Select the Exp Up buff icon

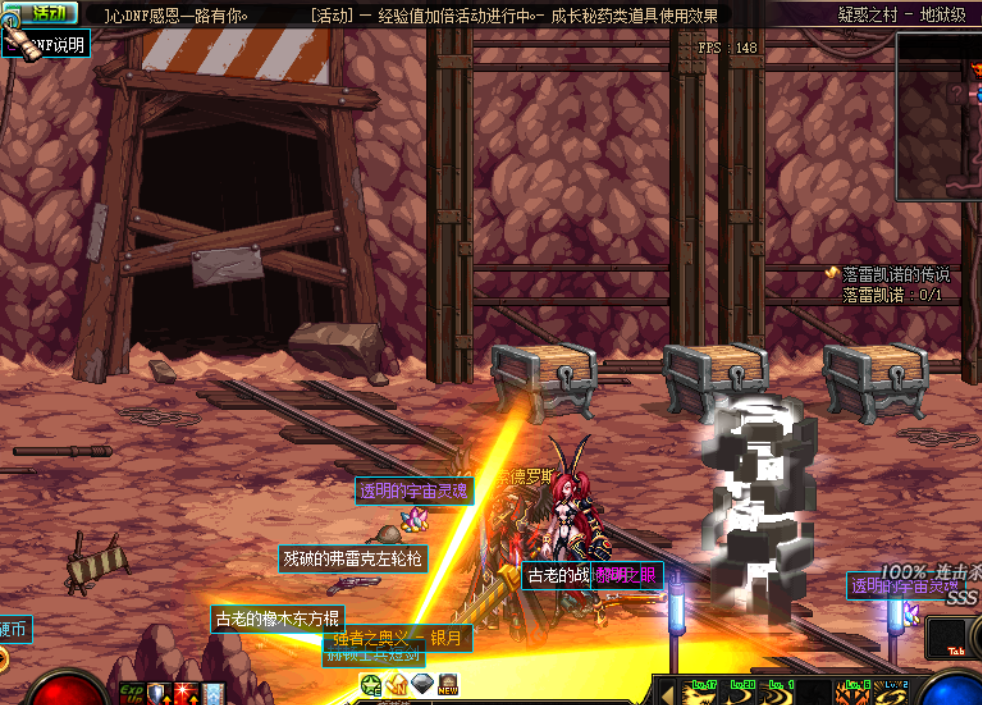(132, 693)
